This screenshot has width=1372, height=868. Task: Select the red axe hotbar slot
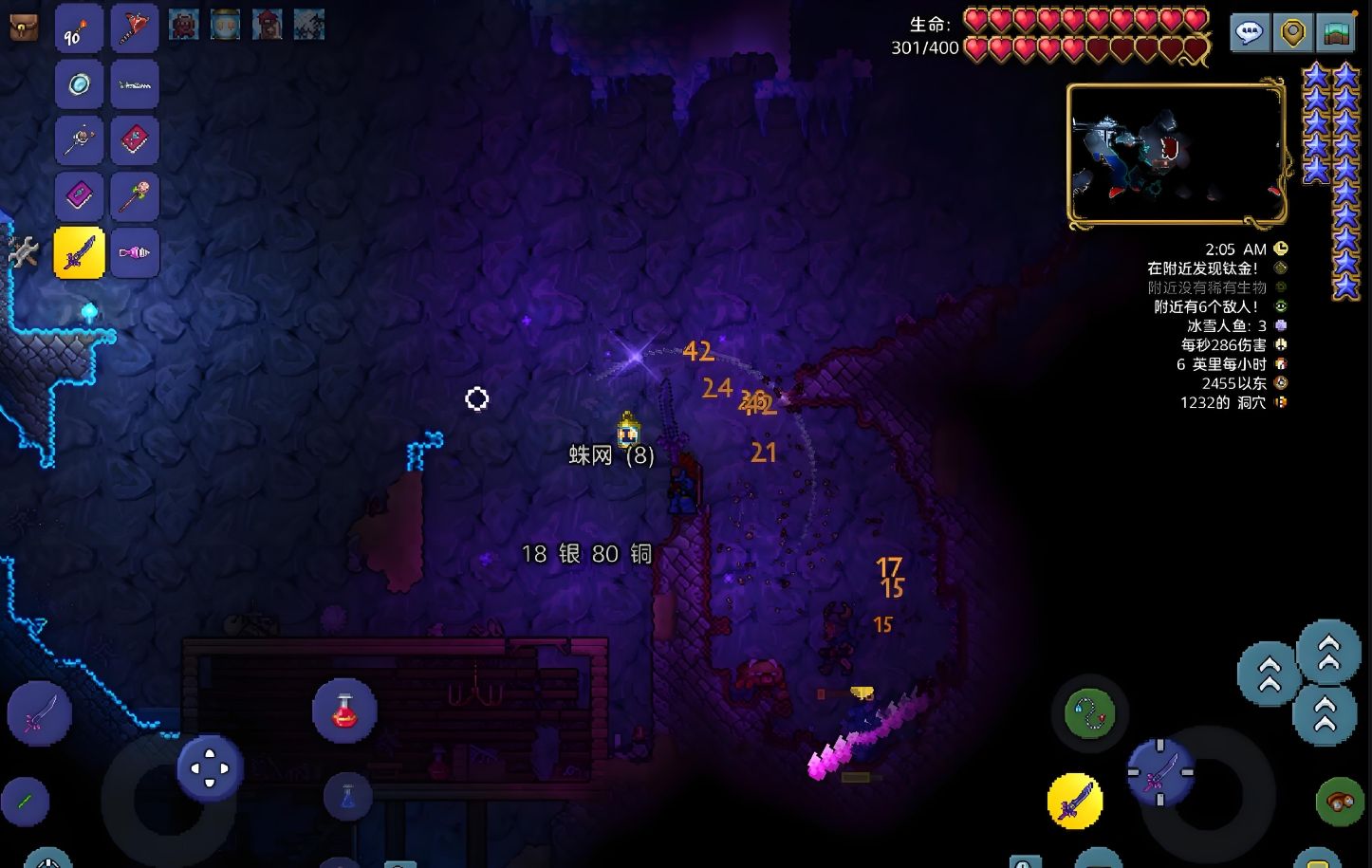[135, 28]
